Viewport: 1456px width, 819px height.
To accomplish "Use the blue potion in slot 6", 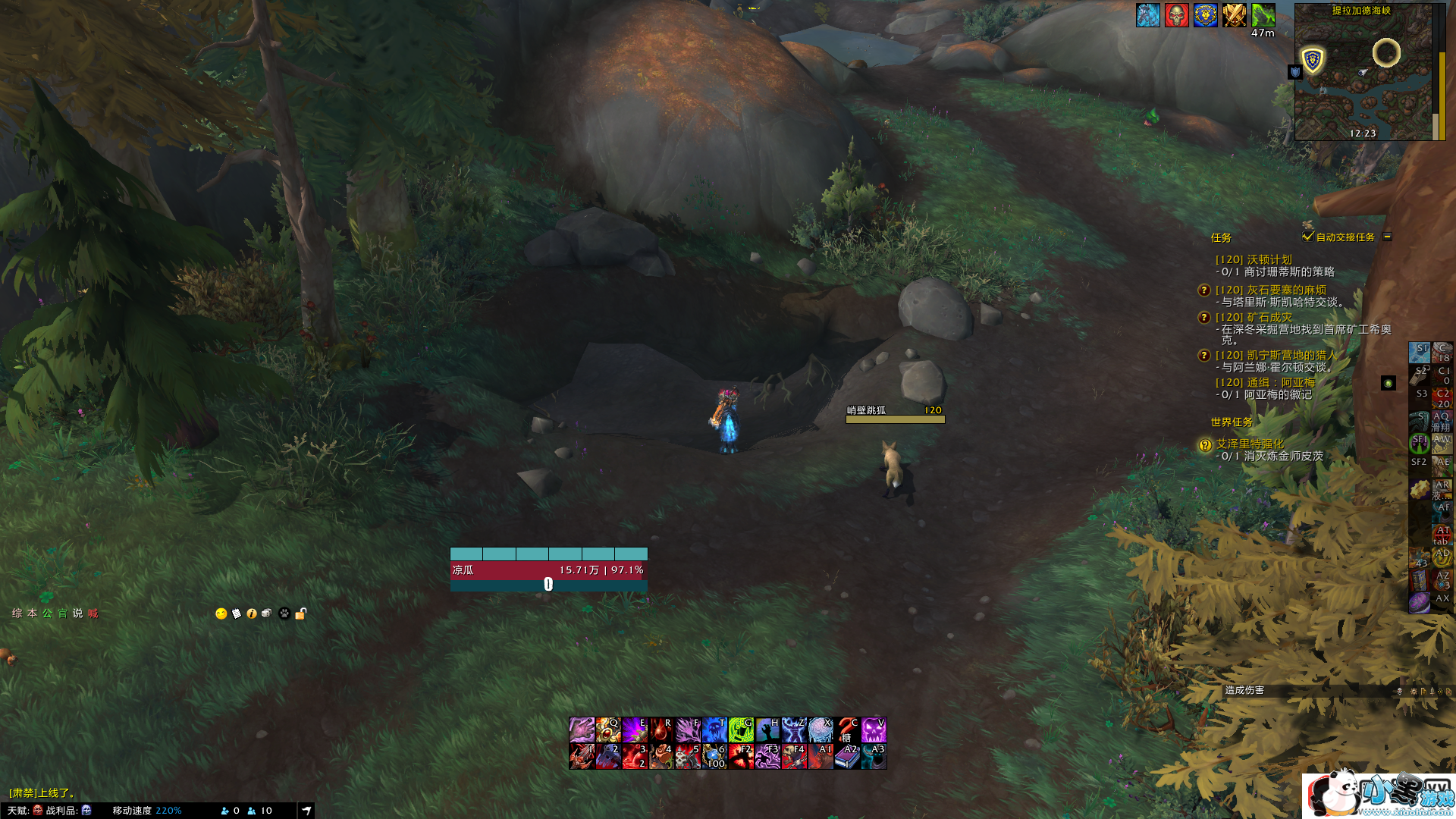I will pyautogui.click(x=714, y=756).
